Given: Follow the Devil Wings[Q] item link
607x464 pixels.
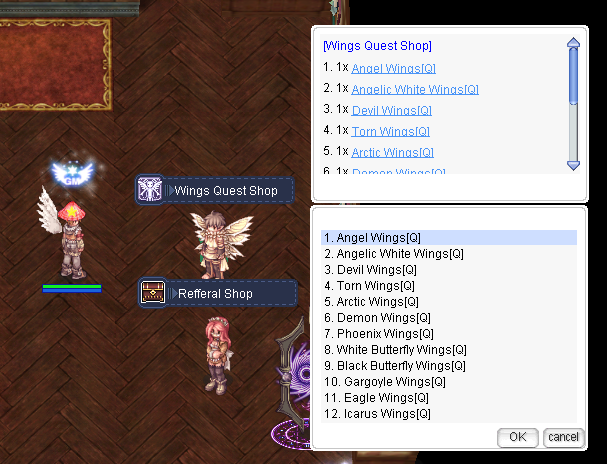Looking at the screenshot, I should tap(392, 110).
